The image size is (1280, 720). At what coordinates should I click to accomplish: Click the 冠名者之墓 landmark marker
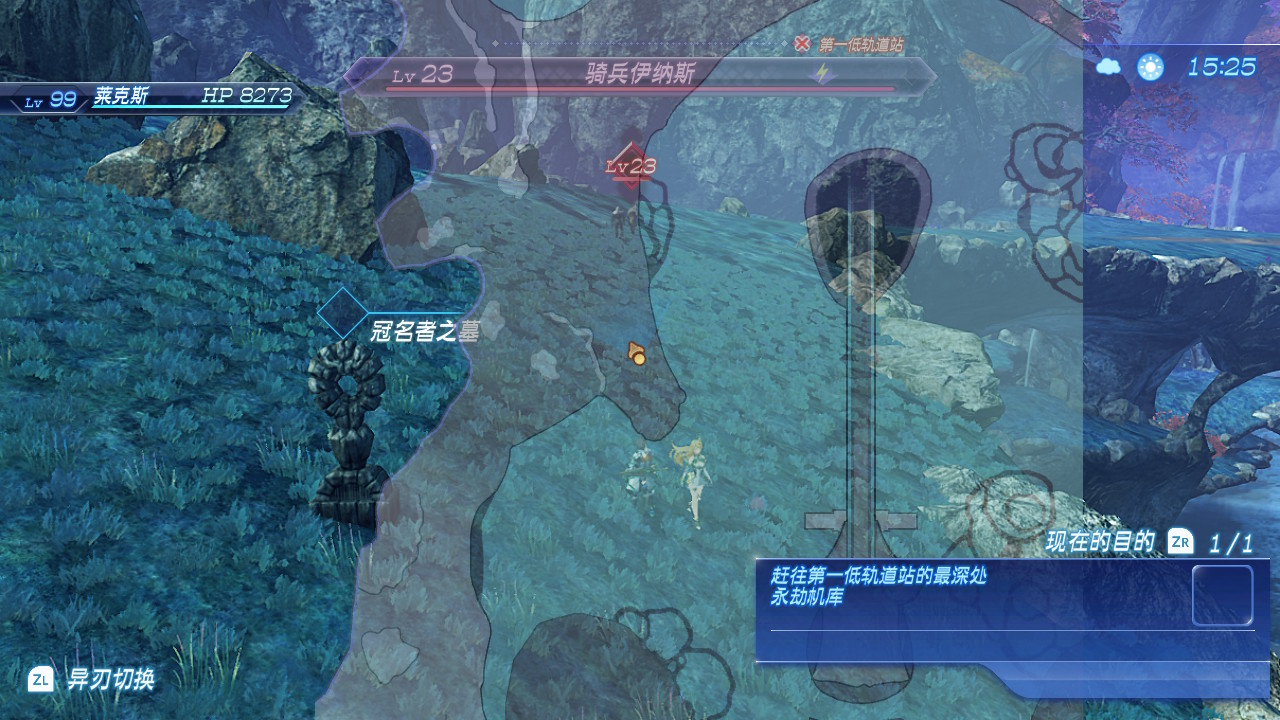(x=342, y=313)
